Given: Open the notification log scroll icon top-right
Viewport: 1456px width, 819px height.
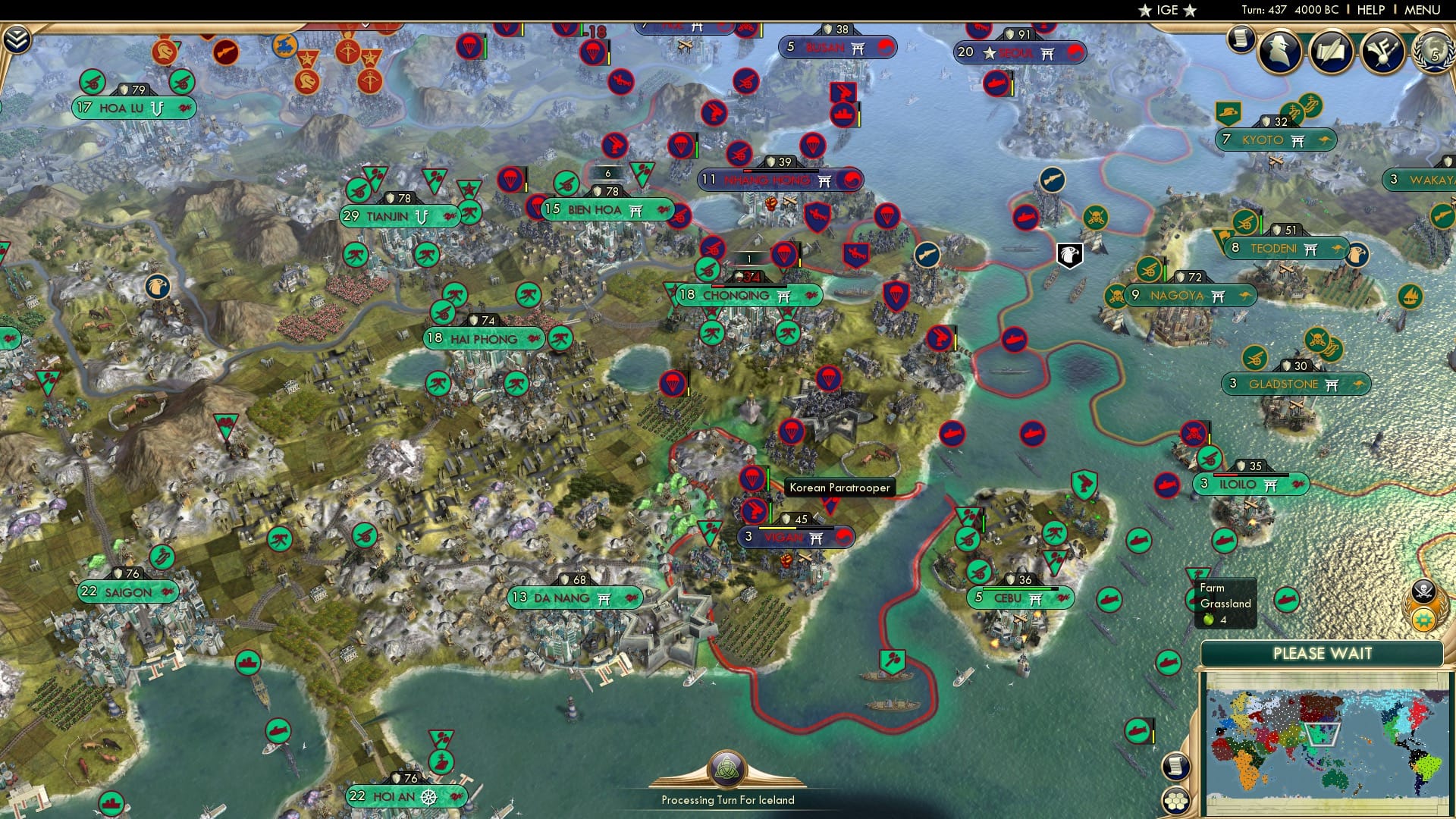Looking at the screenshot, I should click(1241, 38).
